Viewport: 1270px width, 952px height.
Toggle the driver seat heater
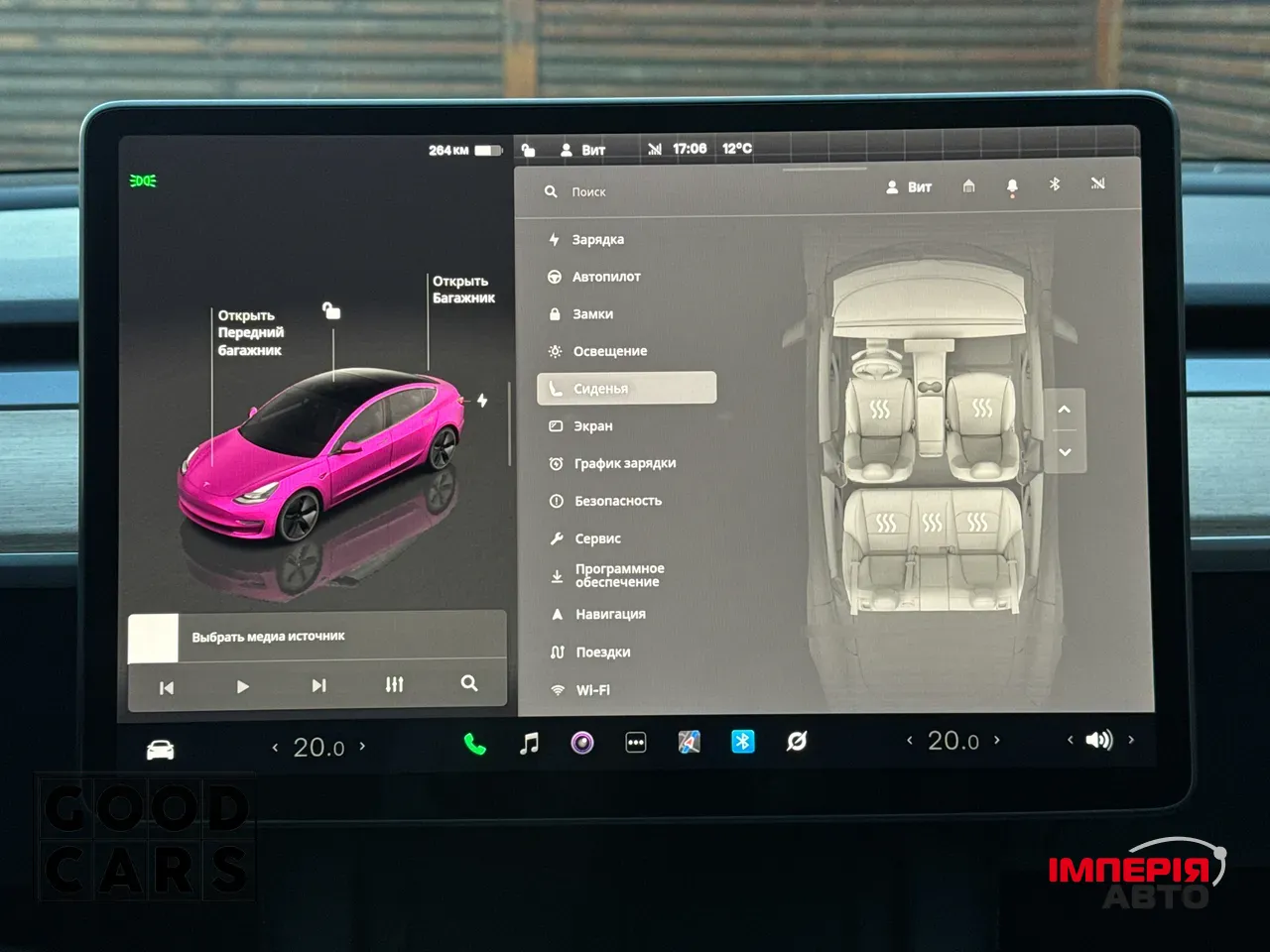(x=881, y=407)
